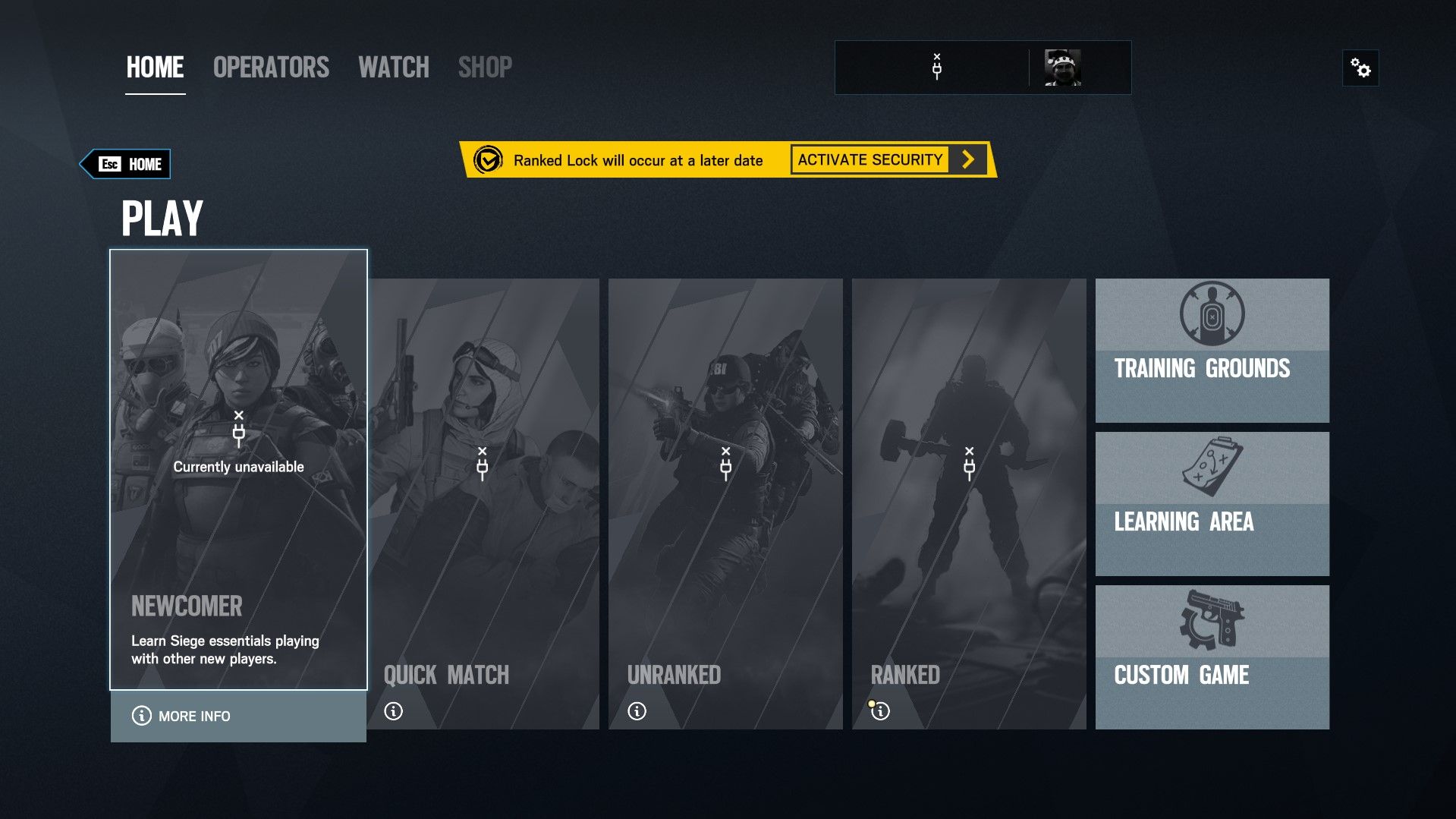Click the Unranked info icon
Screen dimensions: 1456x819
coord(636,711)
